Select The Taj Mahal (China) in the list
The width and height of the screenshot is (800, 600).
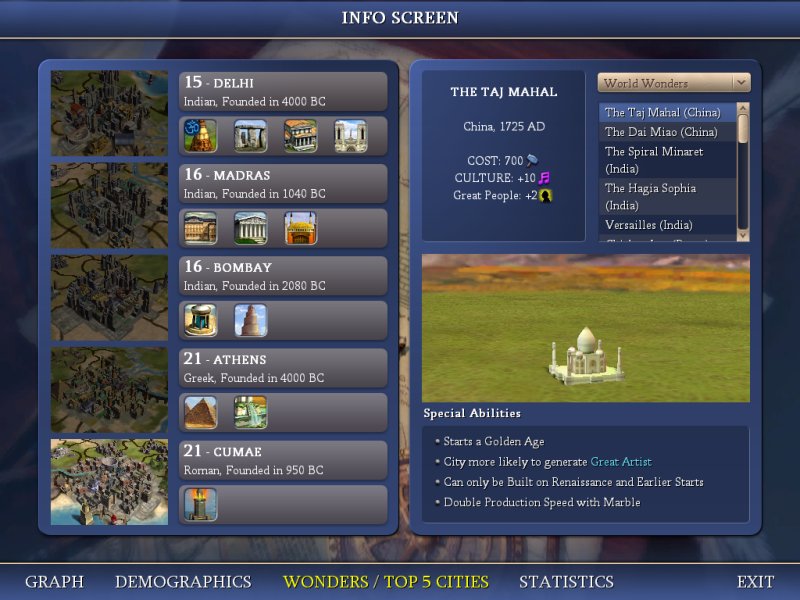(662, 113)
